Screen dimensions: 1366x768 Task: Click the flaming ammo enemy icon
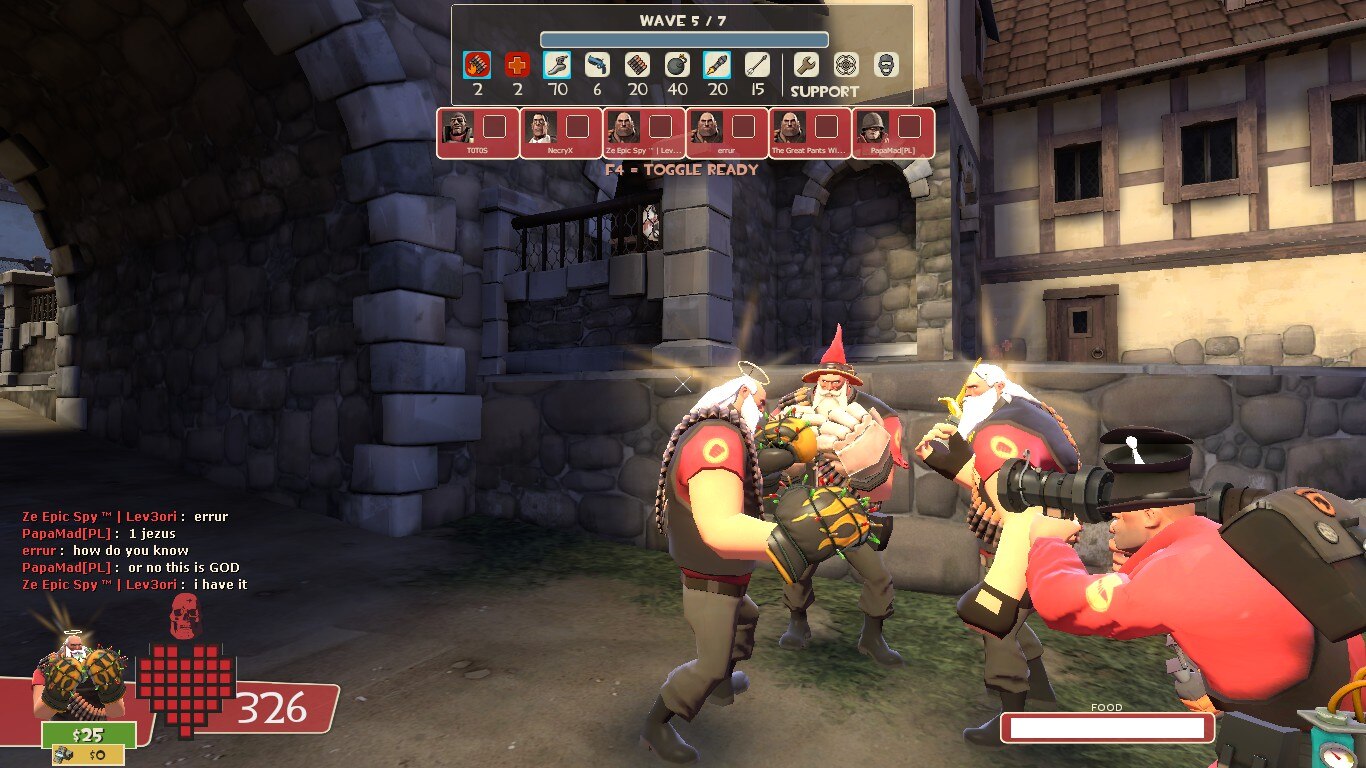click(x=477, y=66)
